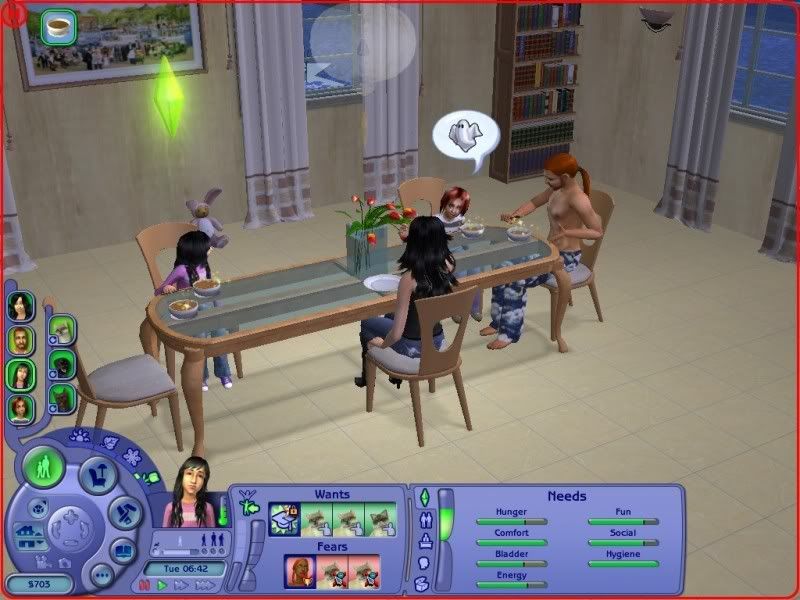Viewport: 800px width, 600px height.
Task: Click the locked graduation cap want
Action: pos(285,517)
